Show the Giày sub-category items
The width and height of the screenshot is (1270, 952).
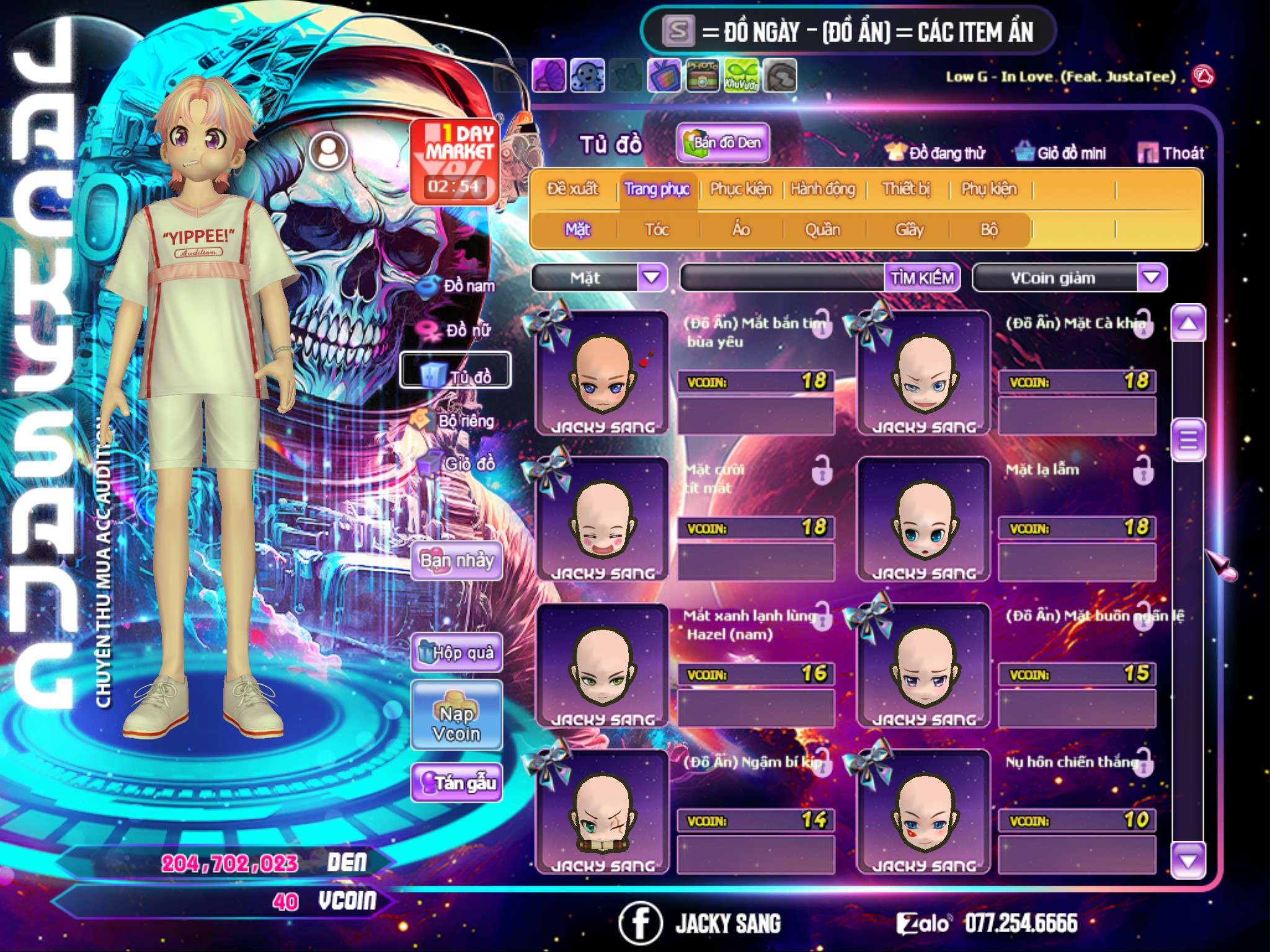click(x=909, y=230)
